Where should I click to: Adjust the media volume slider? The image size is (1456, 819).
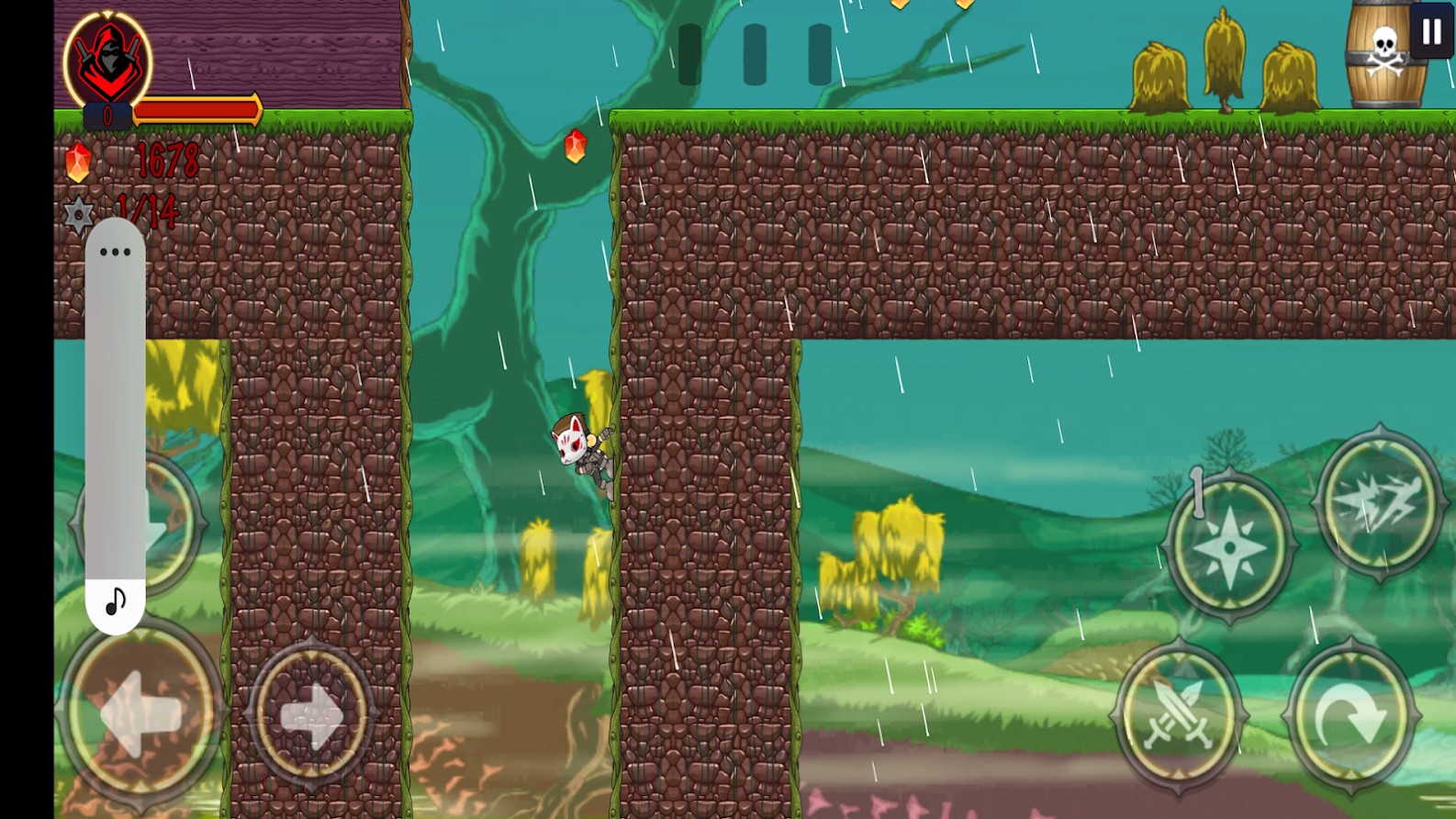[x=116, y=413]
